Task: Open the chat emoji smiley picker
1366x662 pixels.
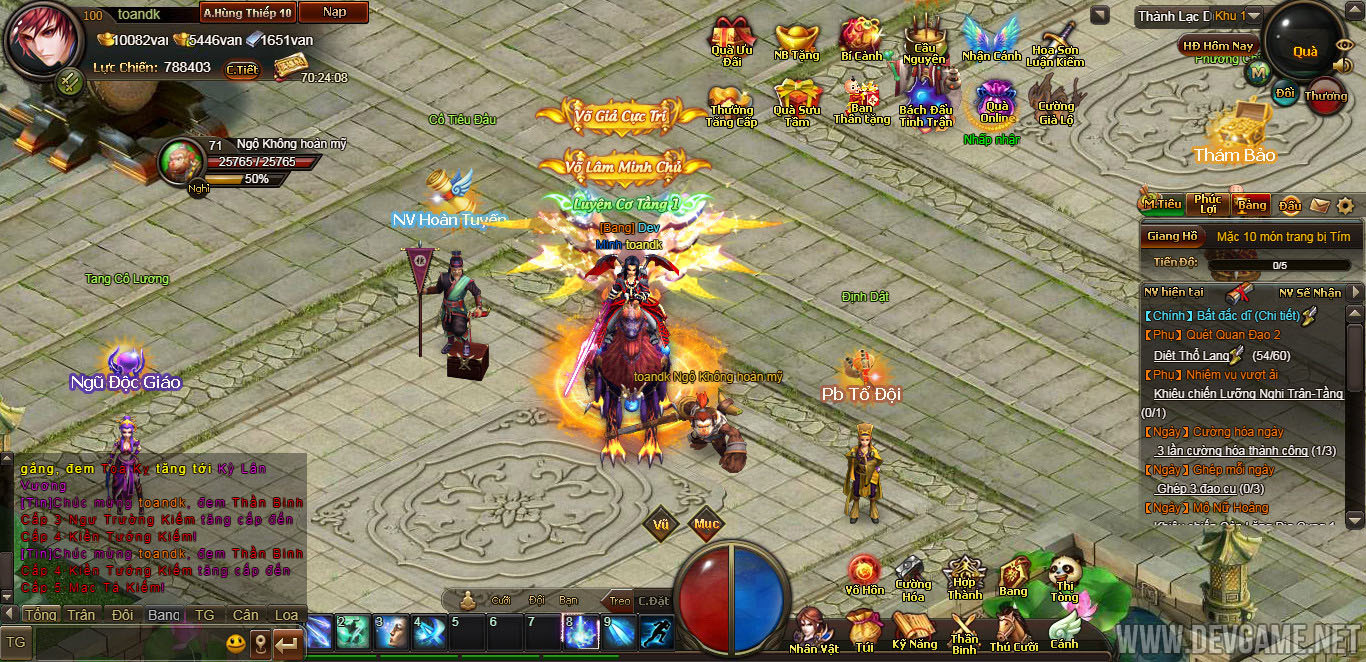Action: pyautogui.click(x=236, y=642)
